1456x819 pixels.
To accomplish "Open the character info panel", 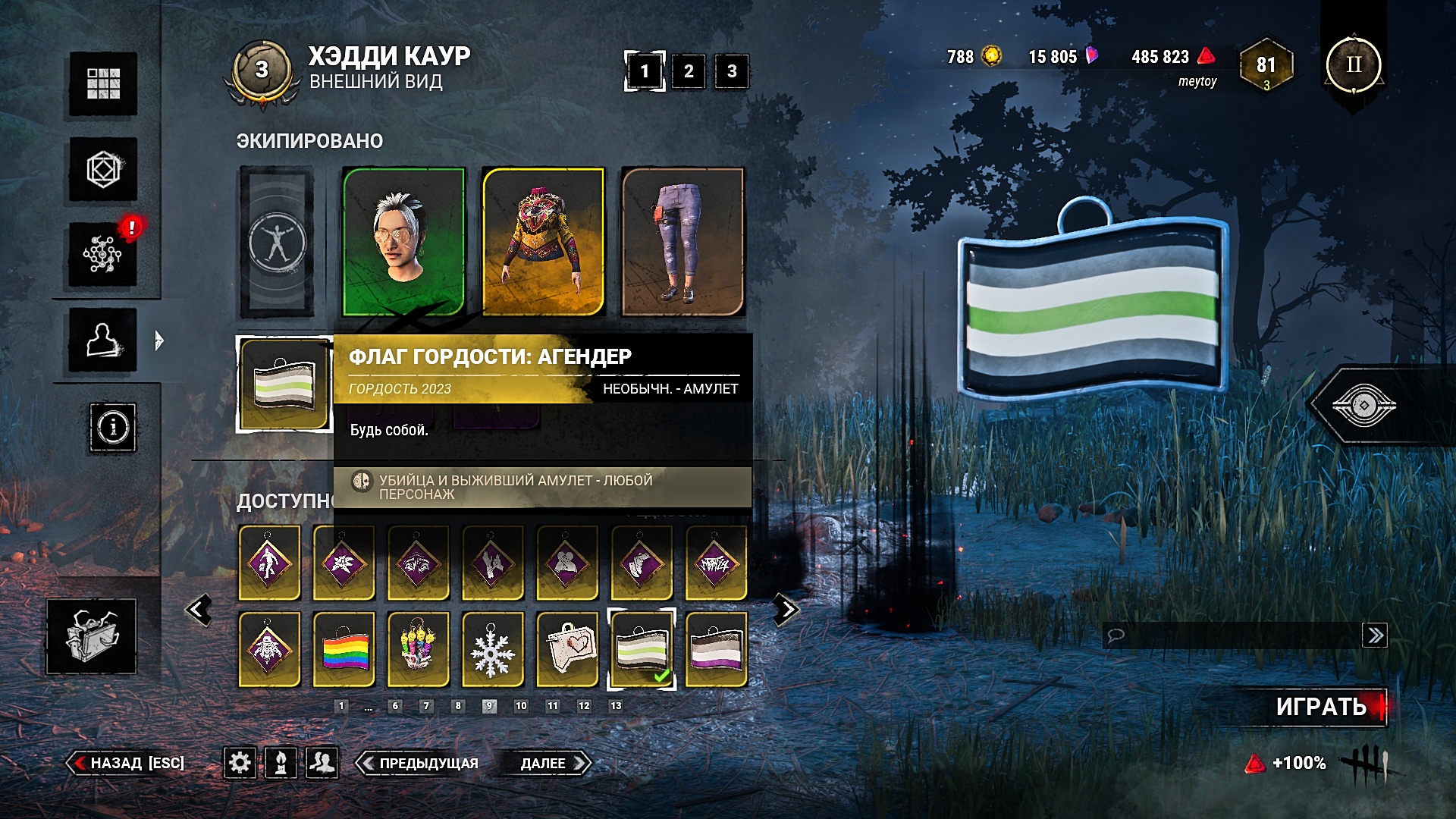I will (113, 428).
